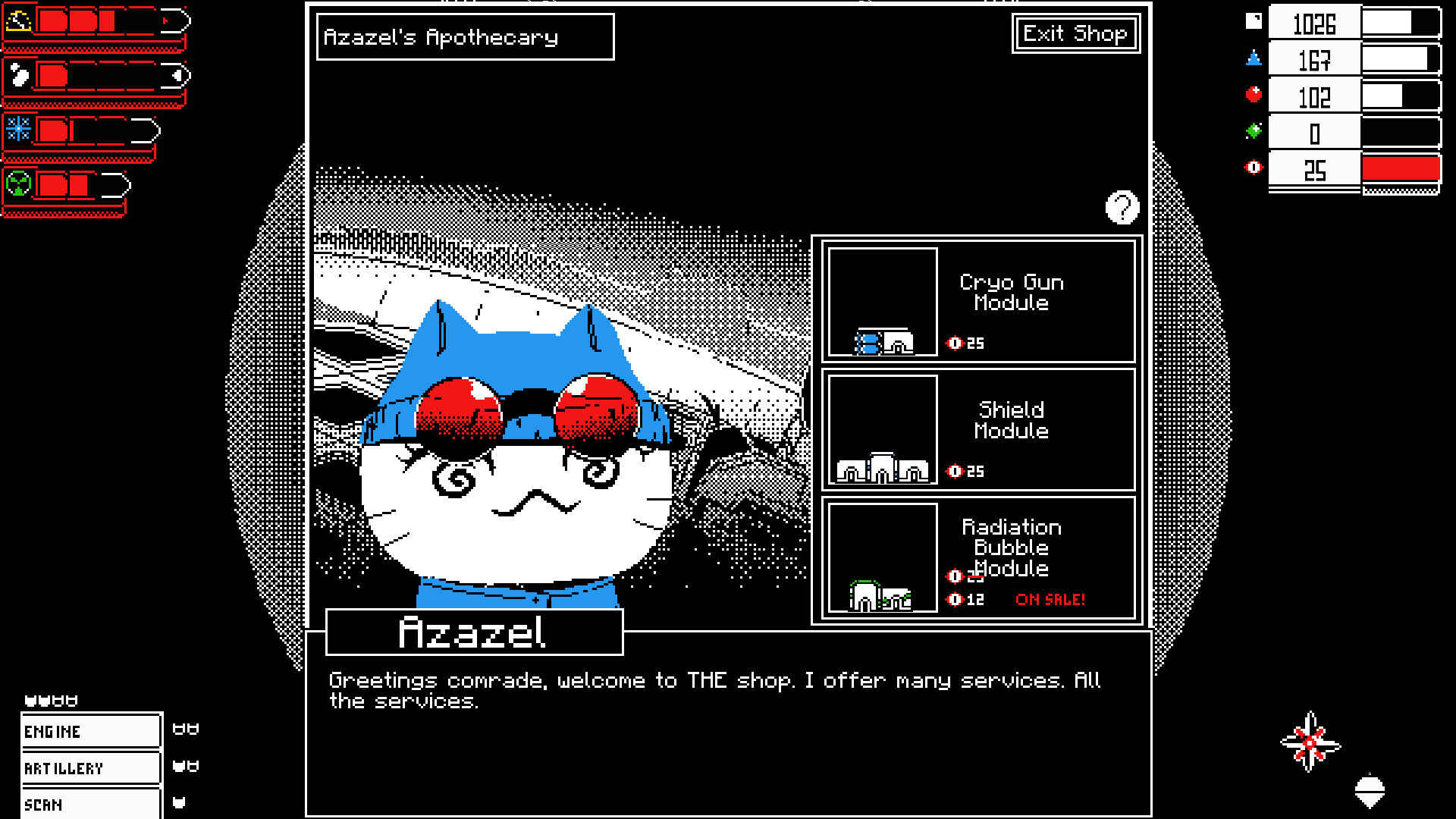Viewport: 1456px width, 819px height.
Task: Click the compass star icon
Action: pos(1310,742)
